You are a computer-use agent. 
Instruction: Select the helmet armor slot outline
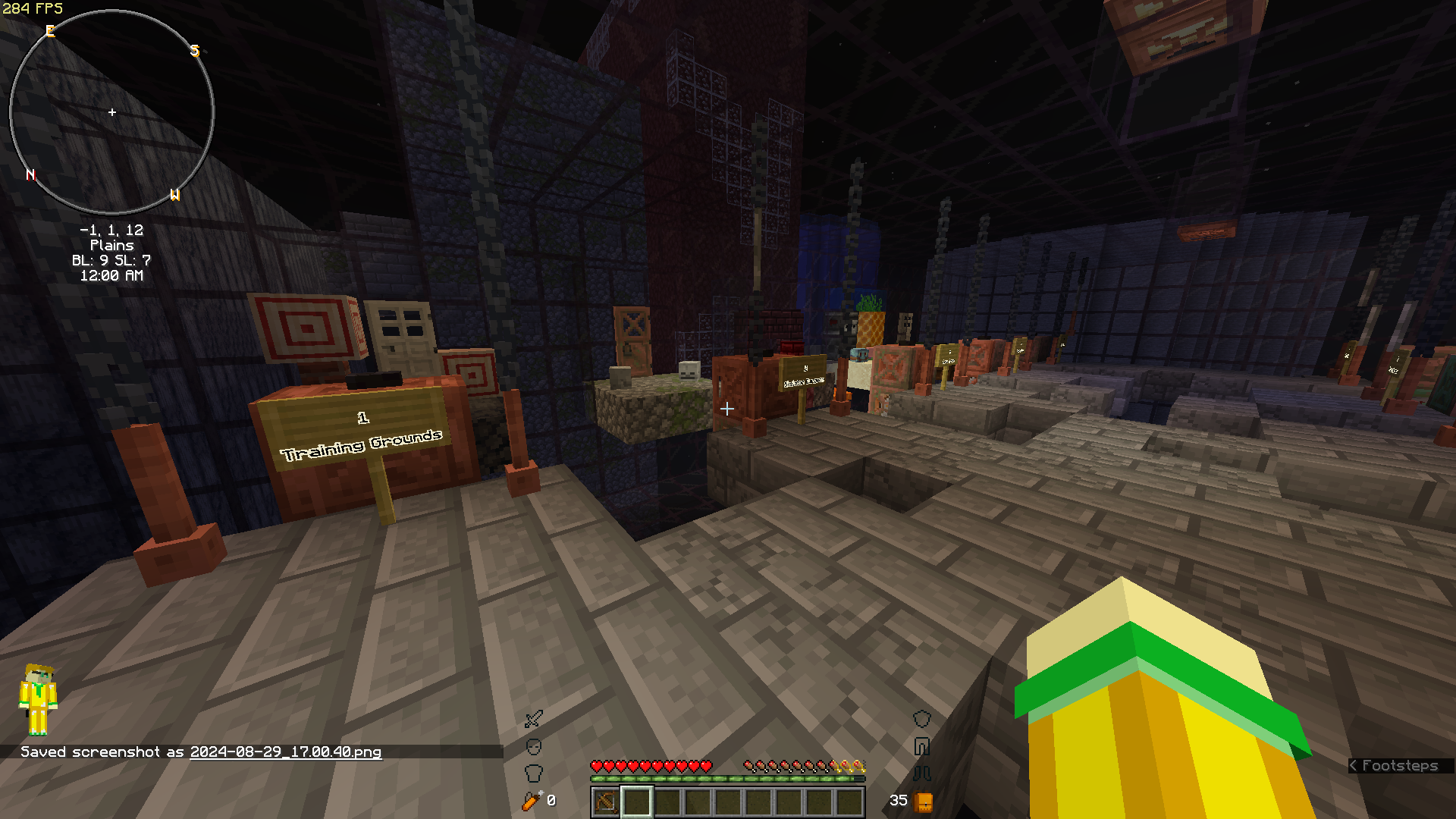pos(534,747)
